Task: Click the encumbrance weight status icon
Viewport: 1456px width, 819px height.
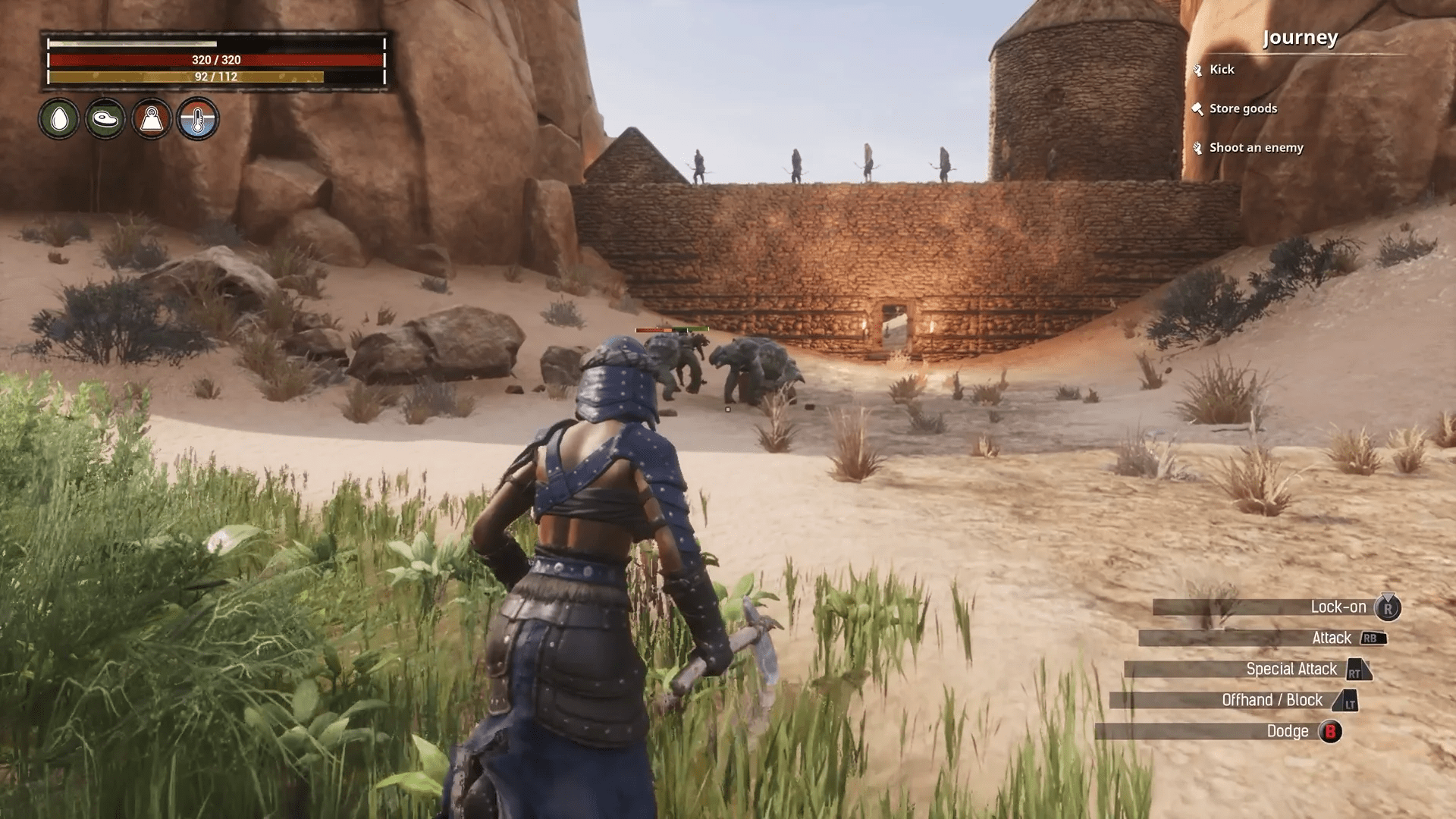Action: click(151, 119)
